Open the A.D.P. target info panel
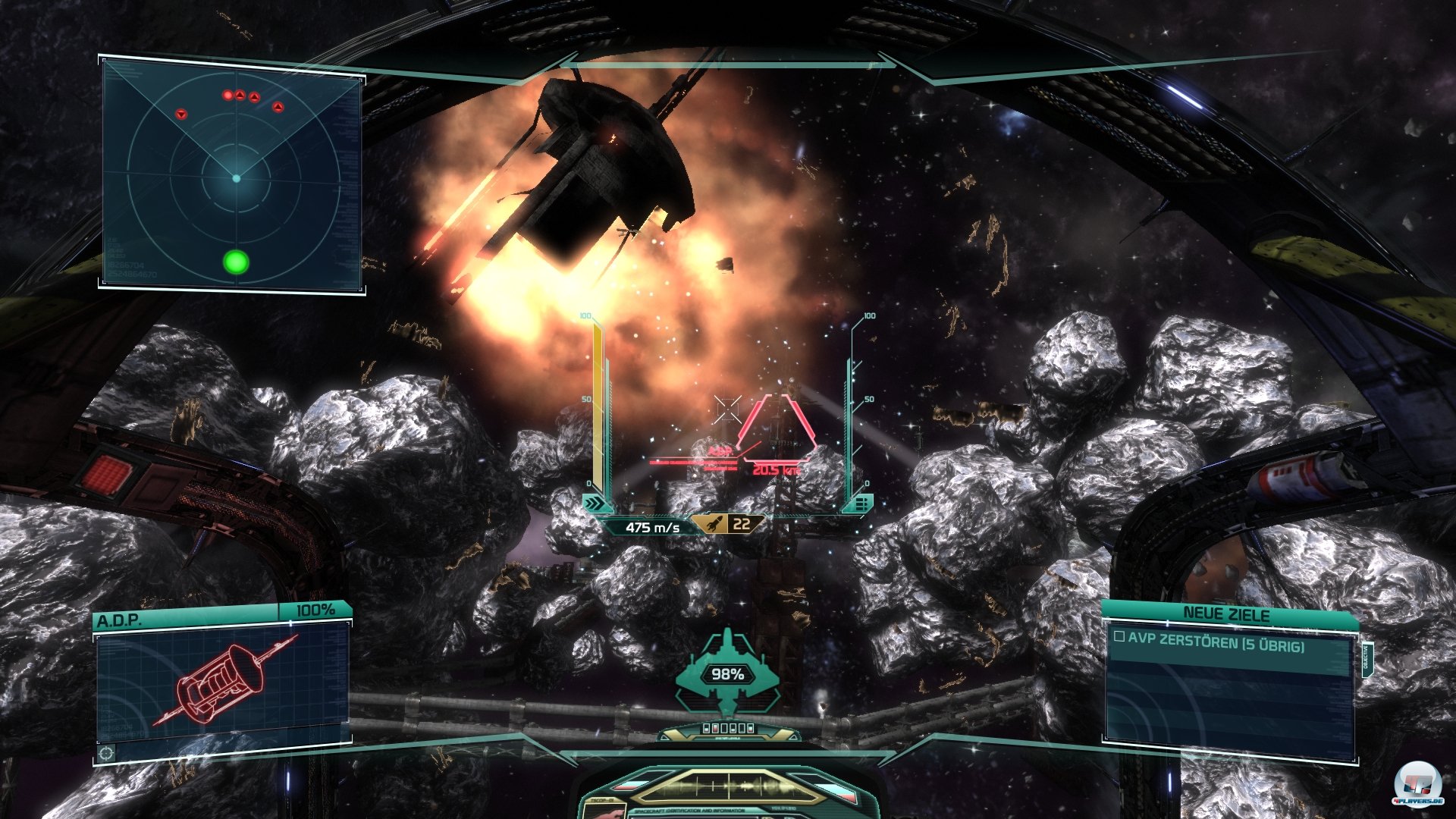The width and height of the screenshot is (1456, 819). 221,684
